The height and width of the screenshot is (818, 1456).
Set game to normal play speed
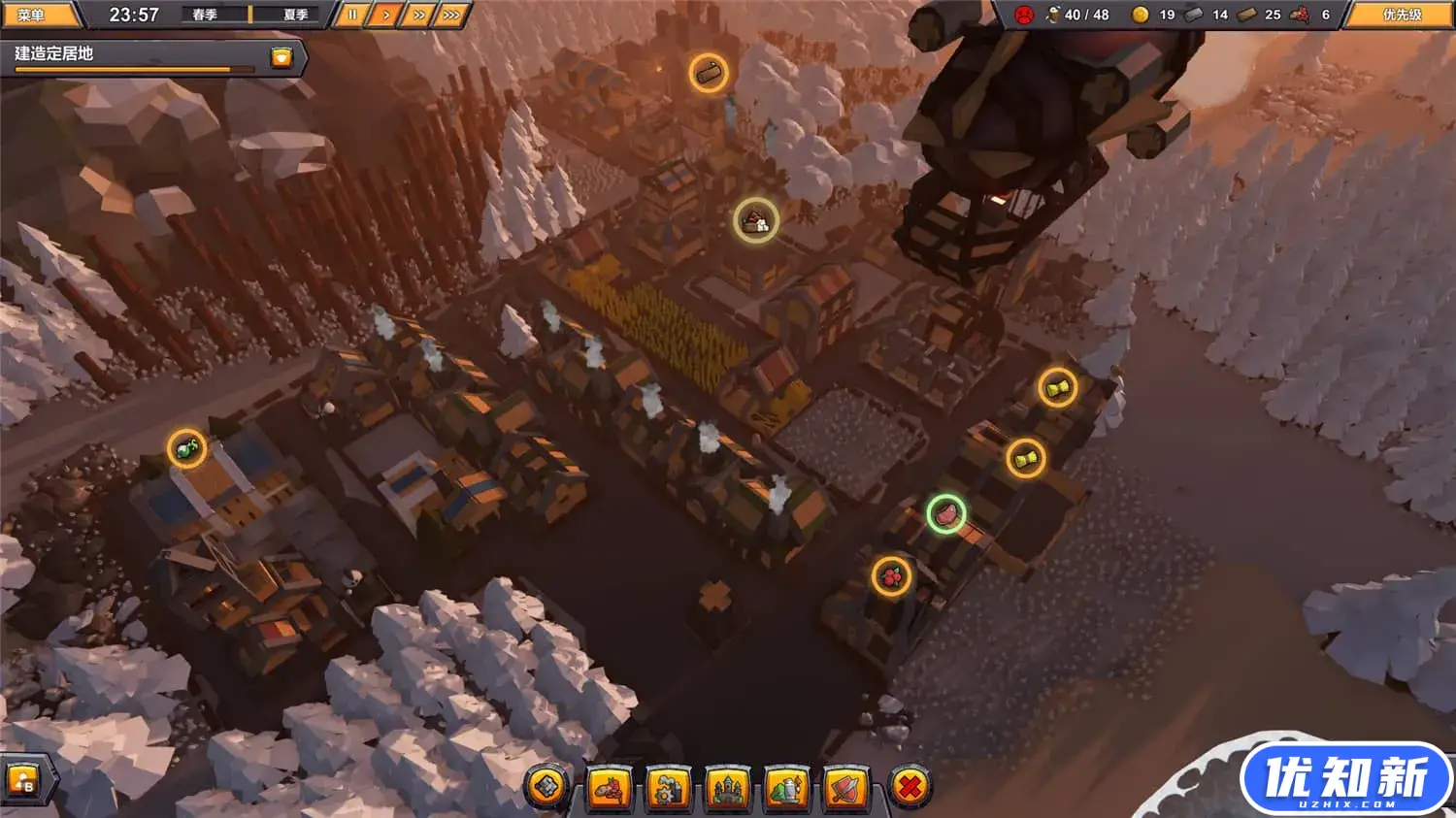click(x=385, y=15)
